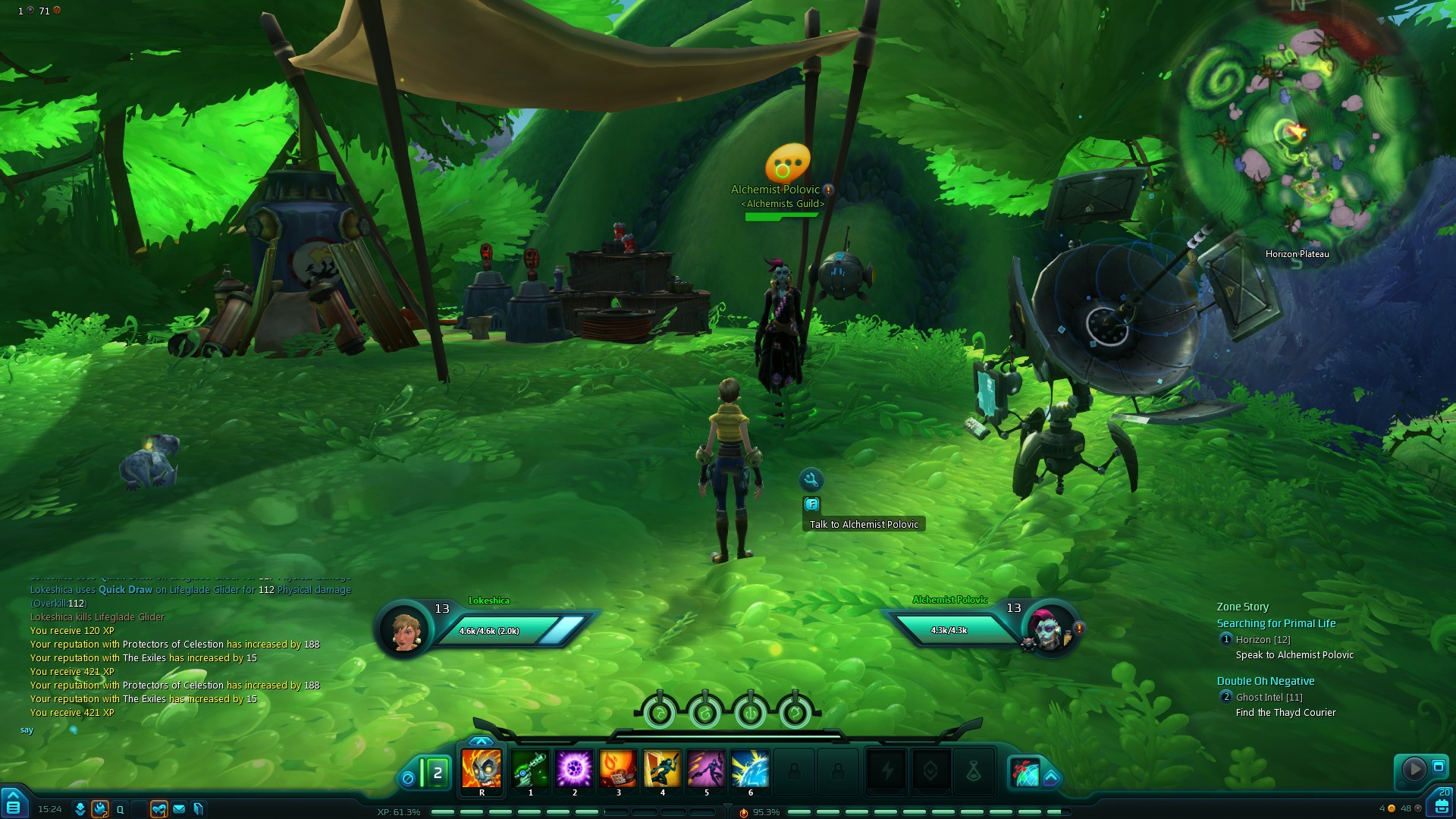The height and width of the screenshot is (819, 1456).
Task: Activate the purple orb ability in slot 2
Action: point(574,769)
